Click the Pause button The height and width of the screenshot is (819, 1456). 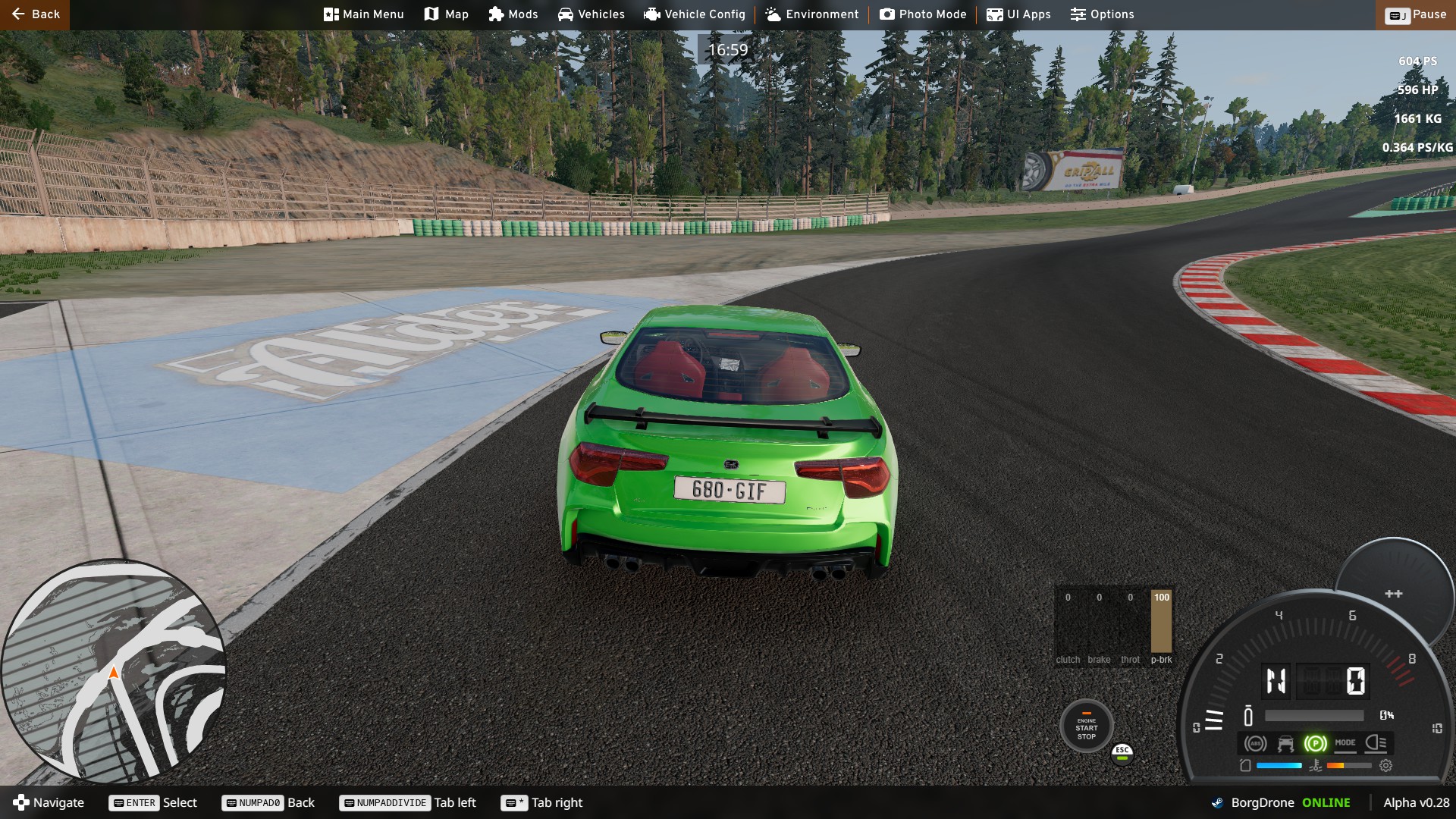coord(1415,14)
